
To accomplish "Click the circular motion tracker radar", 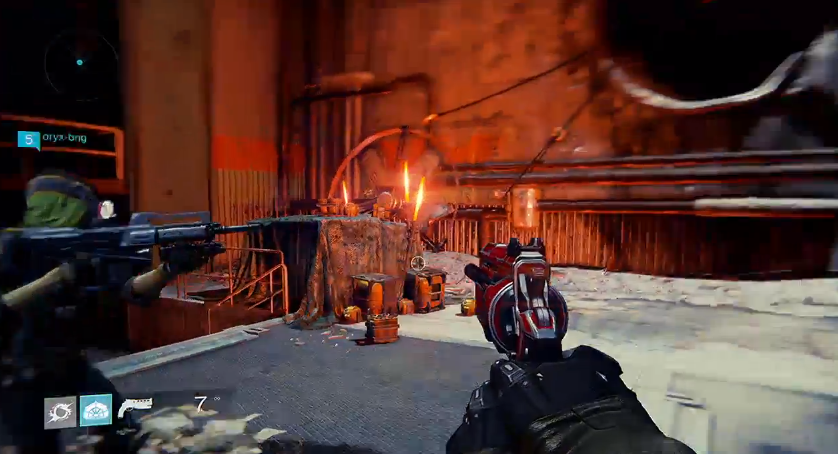I will coord(80,63).
